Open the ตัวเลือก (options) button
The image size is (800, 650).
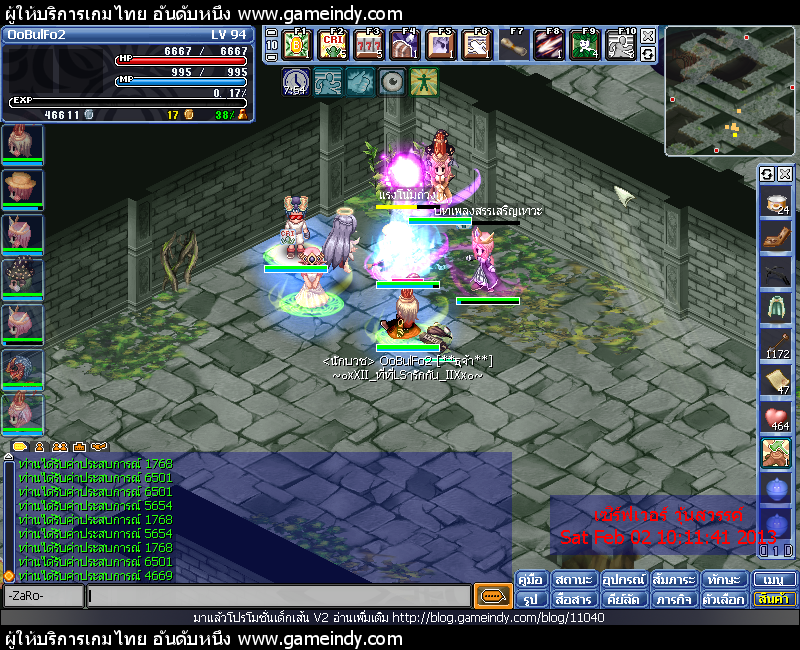click(724, 599)
